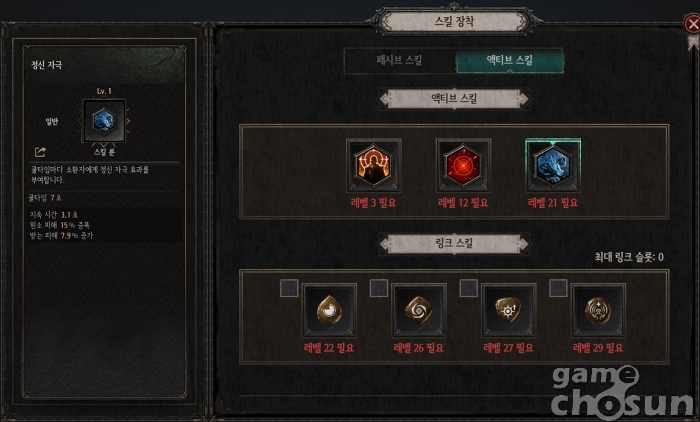The width and height of the screenshot is (700, 422).
Task: Choose the red active skill requiring level 12
Action: 463,166
